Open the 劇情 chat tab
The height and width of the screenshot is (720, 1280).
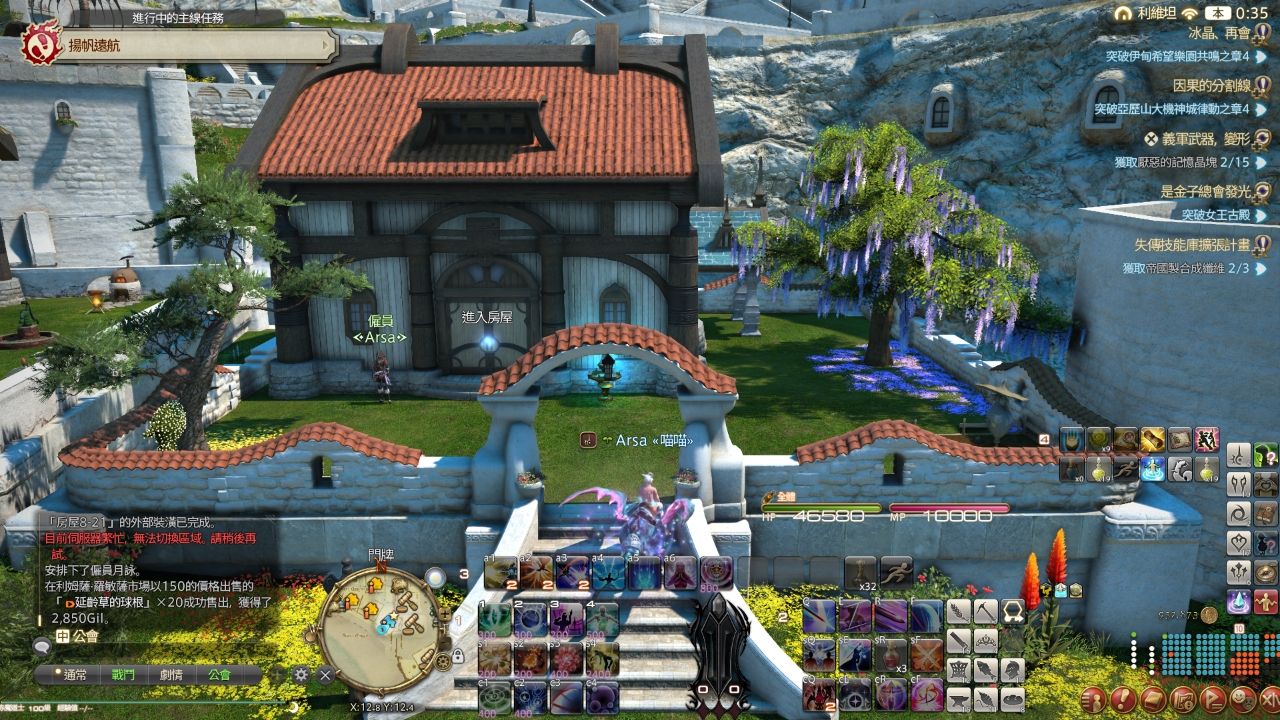[x=171, y=675]
